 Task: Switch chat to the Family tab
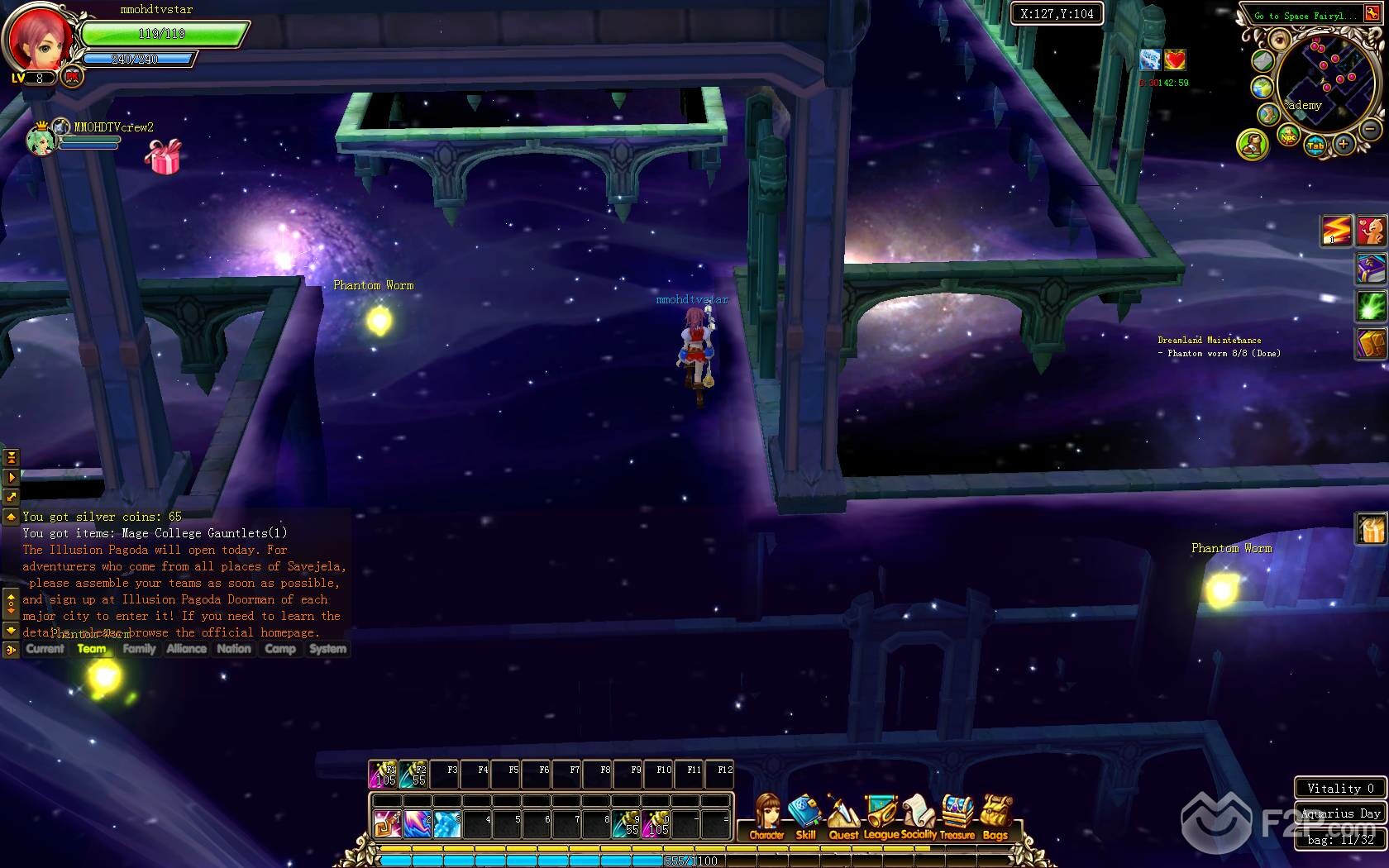[x=139, y=649]
